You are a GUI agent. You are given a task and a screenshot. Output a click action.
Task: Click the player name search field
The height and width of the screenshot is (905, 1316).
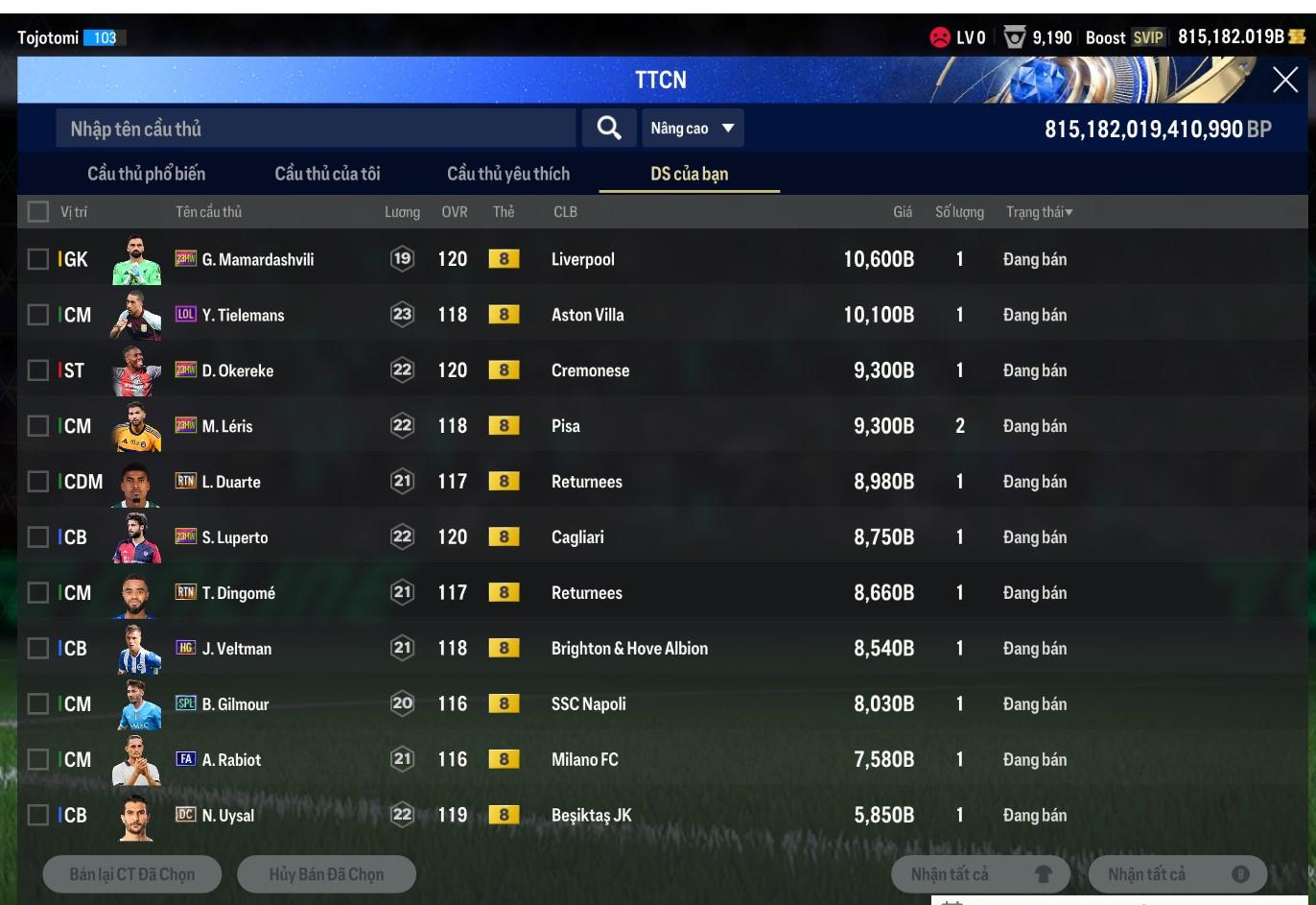click(x=317, y=129)
